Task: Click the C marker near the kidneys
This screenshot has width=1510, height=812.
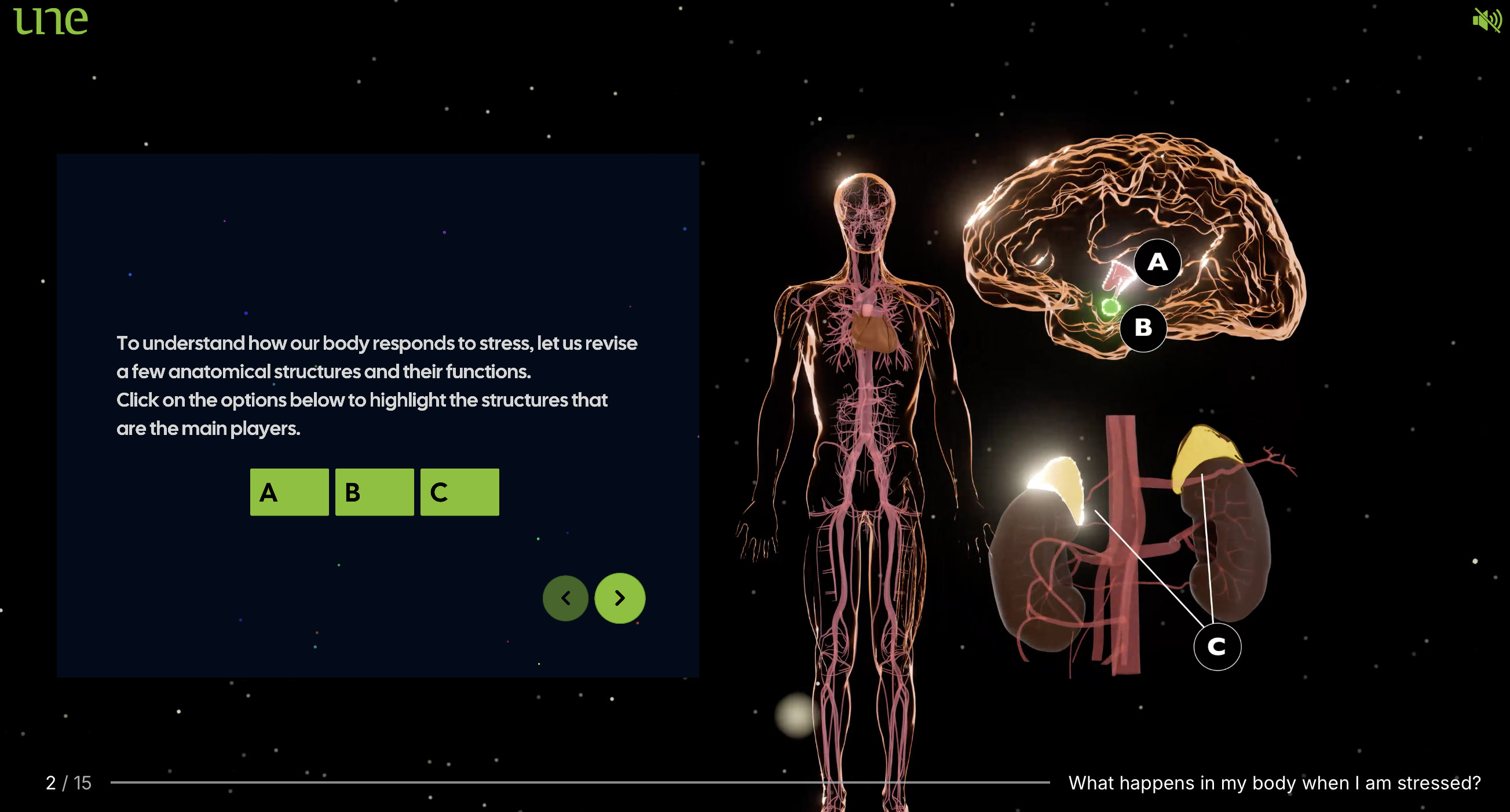Action: pyautogui.click(x=1216, y=647)
